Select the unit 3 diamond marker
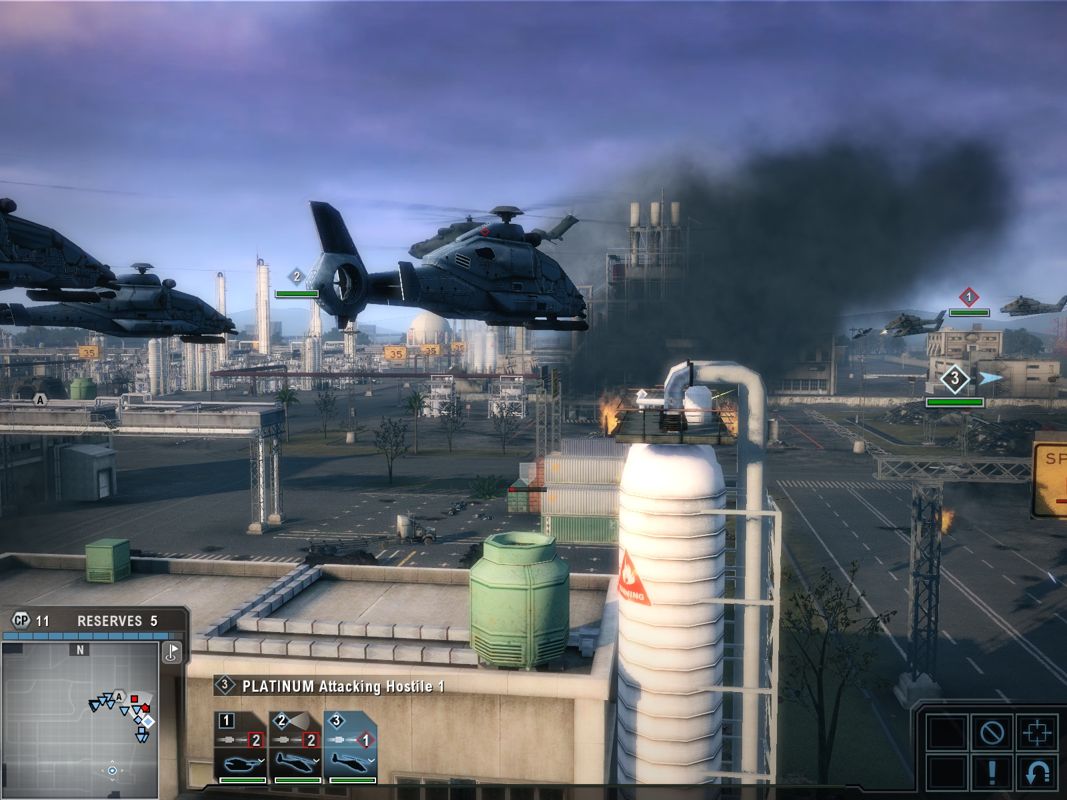 click(955, 379)
